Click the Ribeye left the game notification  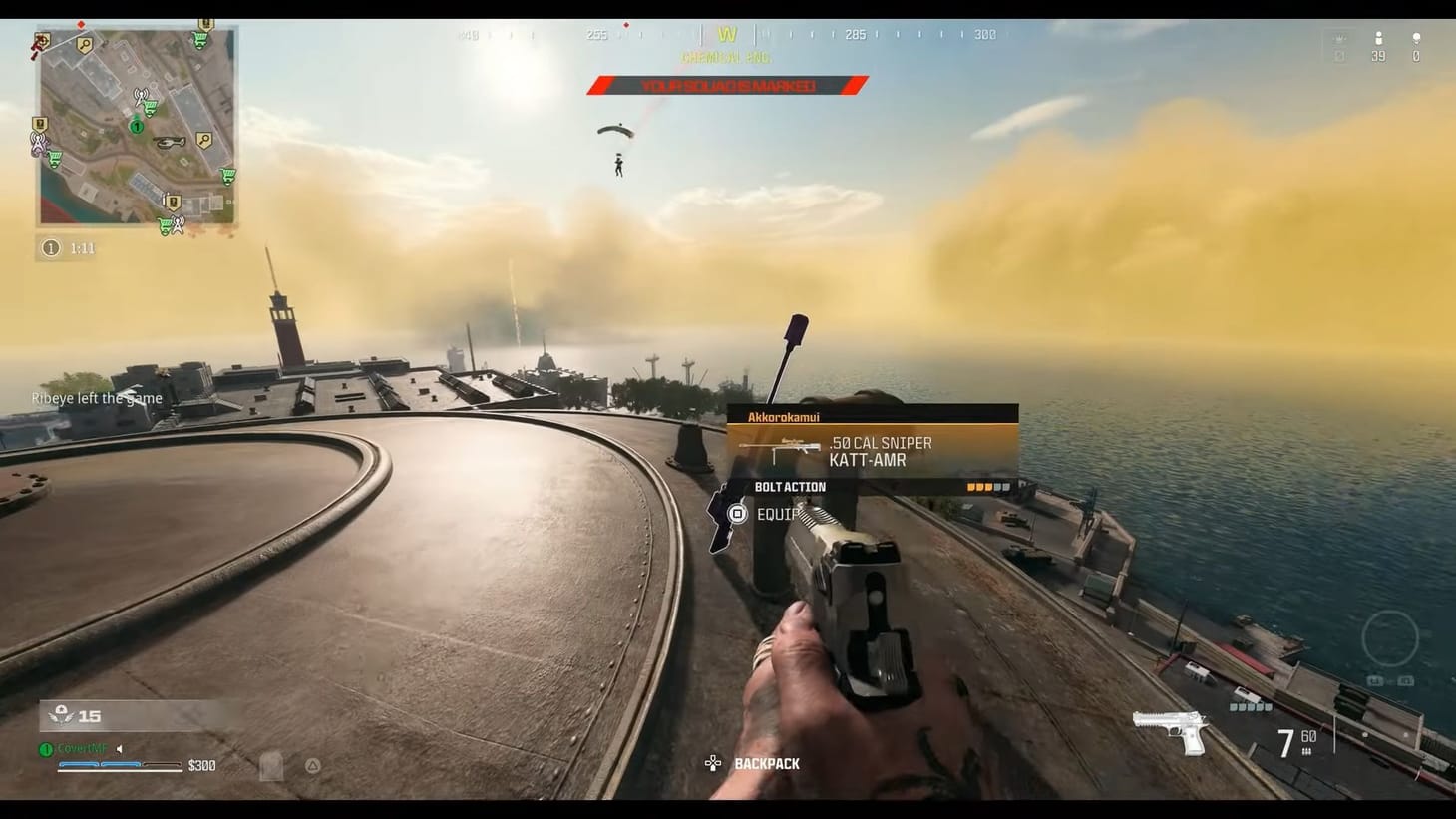click(97, 397)
